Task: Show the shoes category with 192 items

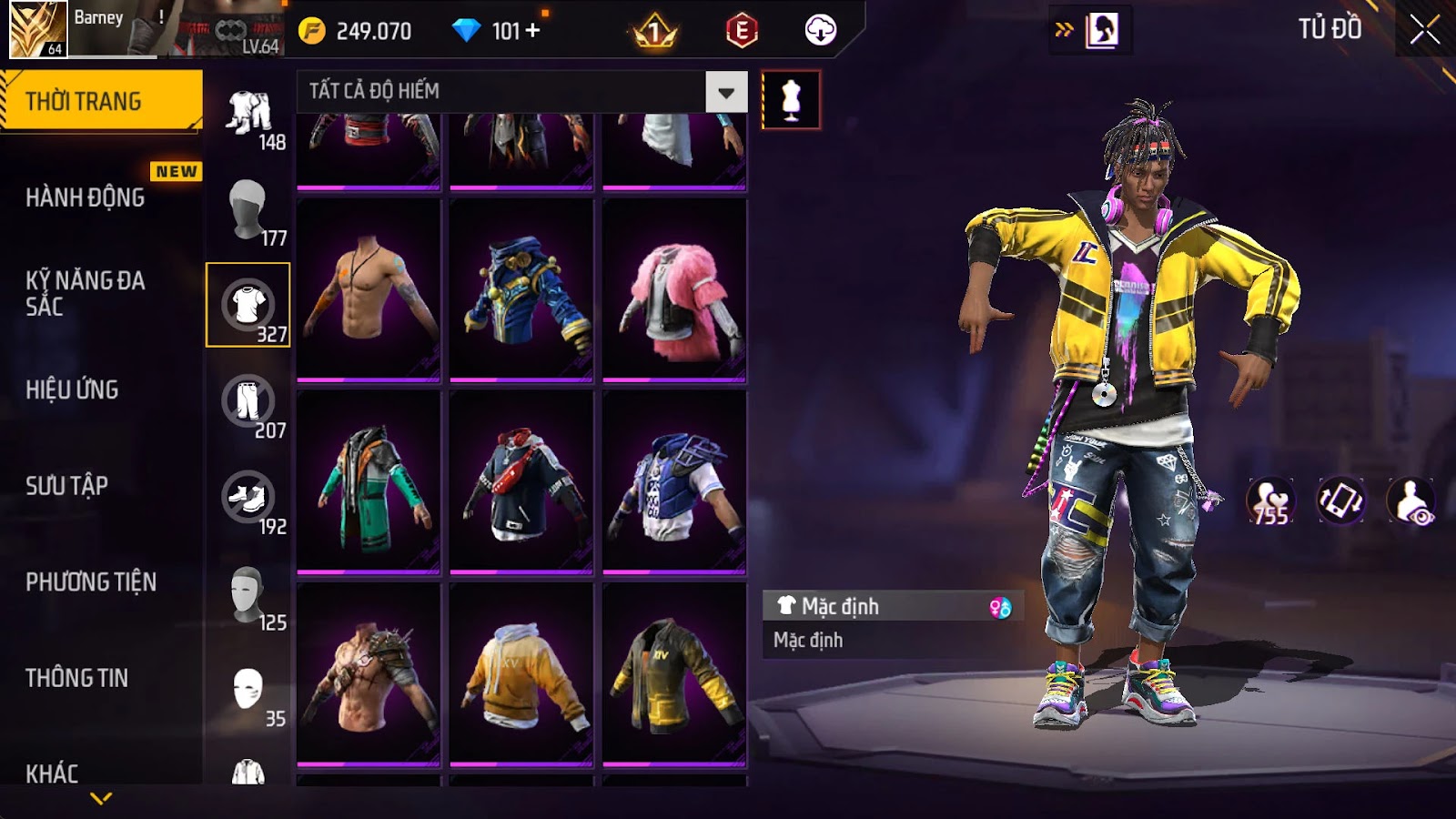Action: [x=248, y=498]
